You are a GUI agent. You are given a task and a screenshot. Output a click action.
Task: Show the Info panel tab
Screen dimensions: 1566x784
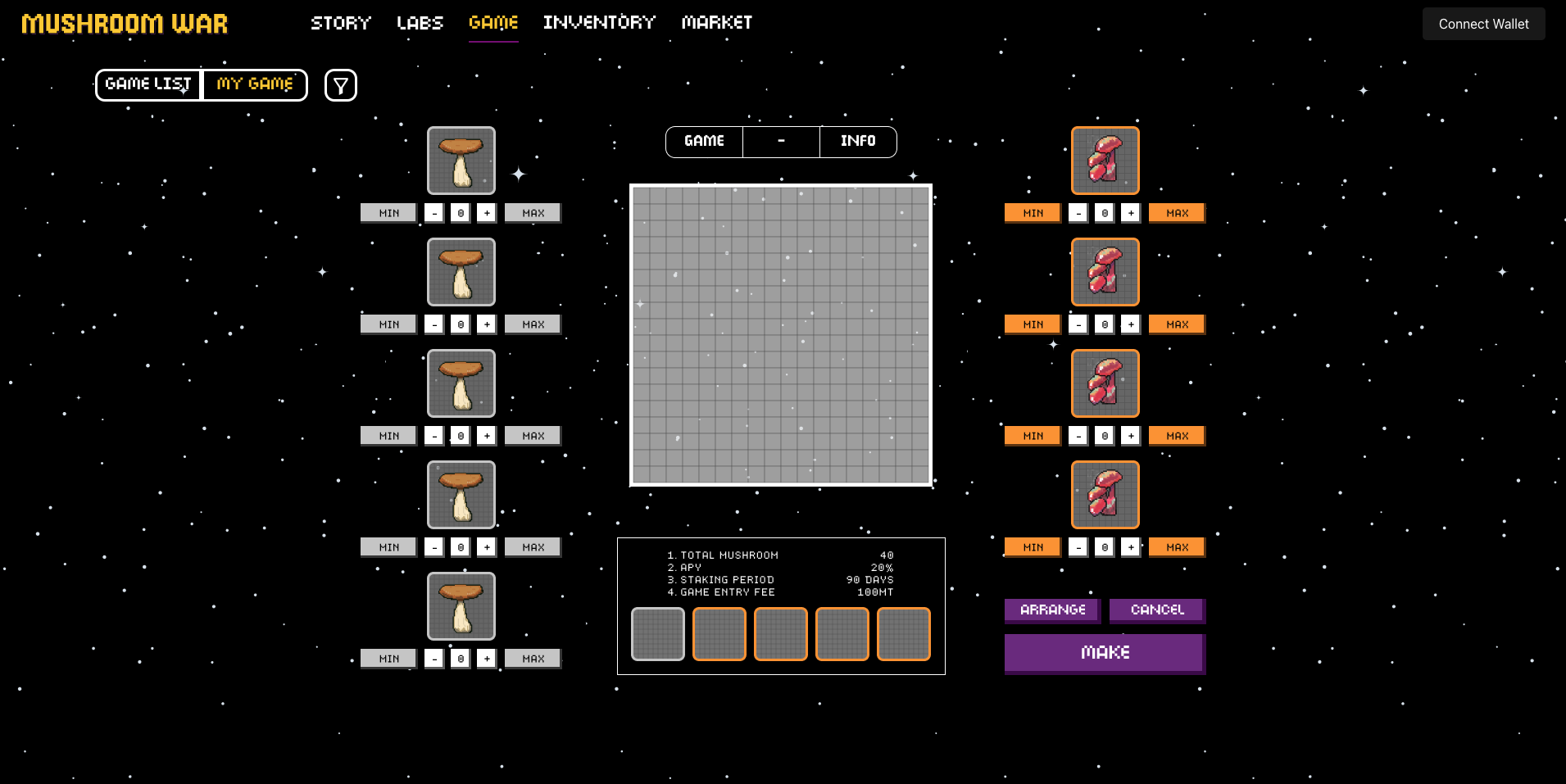point(858,141)
